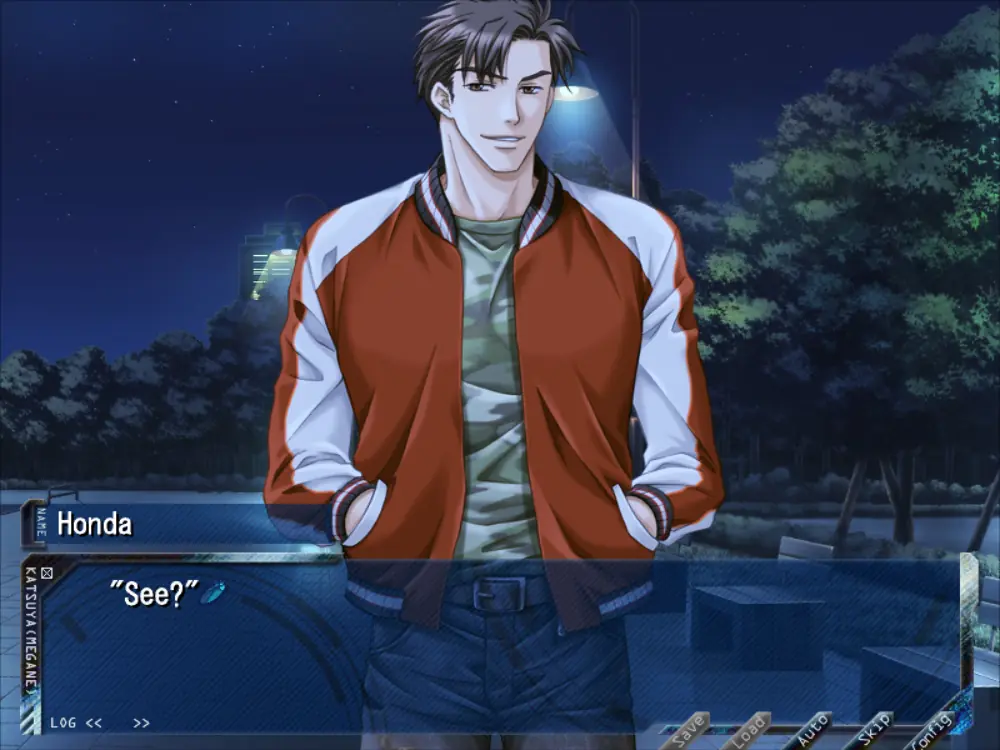Advance the log with the >> arrows
1000x750 pixels.
pyautogui.click(x=141, y=722)
